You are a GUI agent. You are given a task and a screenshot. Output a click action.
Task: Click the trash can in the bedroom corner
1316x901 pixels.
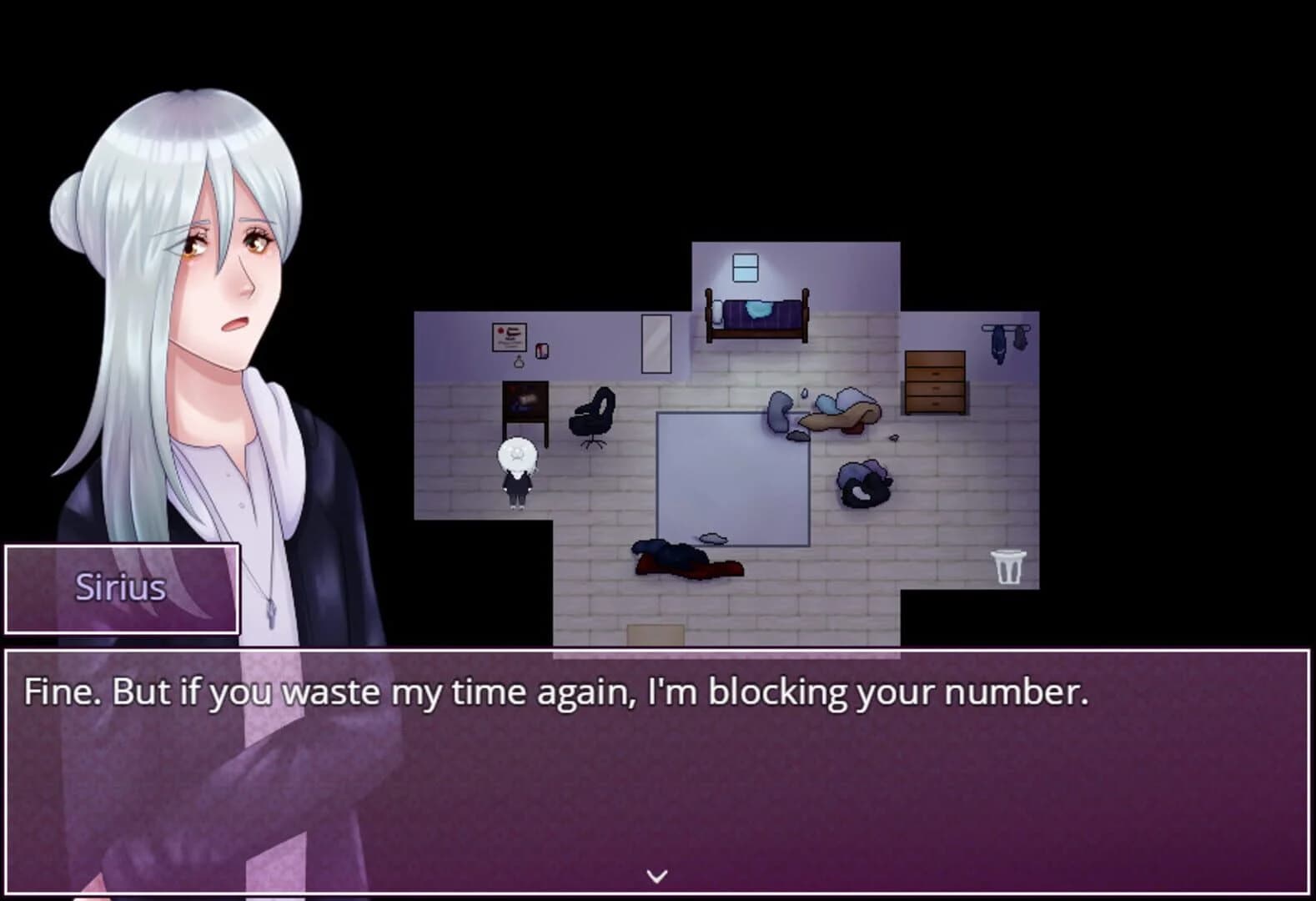point(1010,566)
